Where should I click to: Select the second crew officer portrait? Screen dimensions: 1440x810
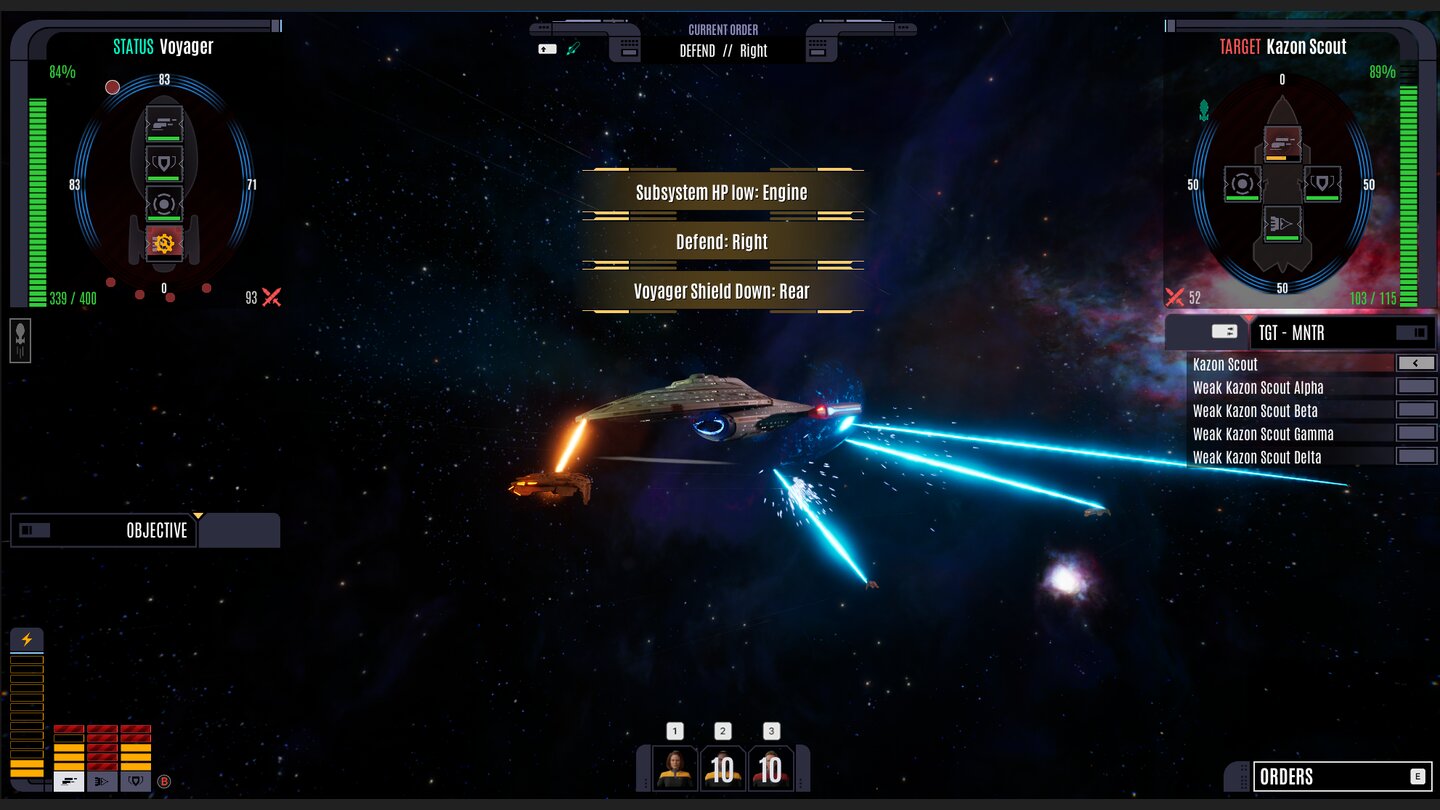point(722,768)
